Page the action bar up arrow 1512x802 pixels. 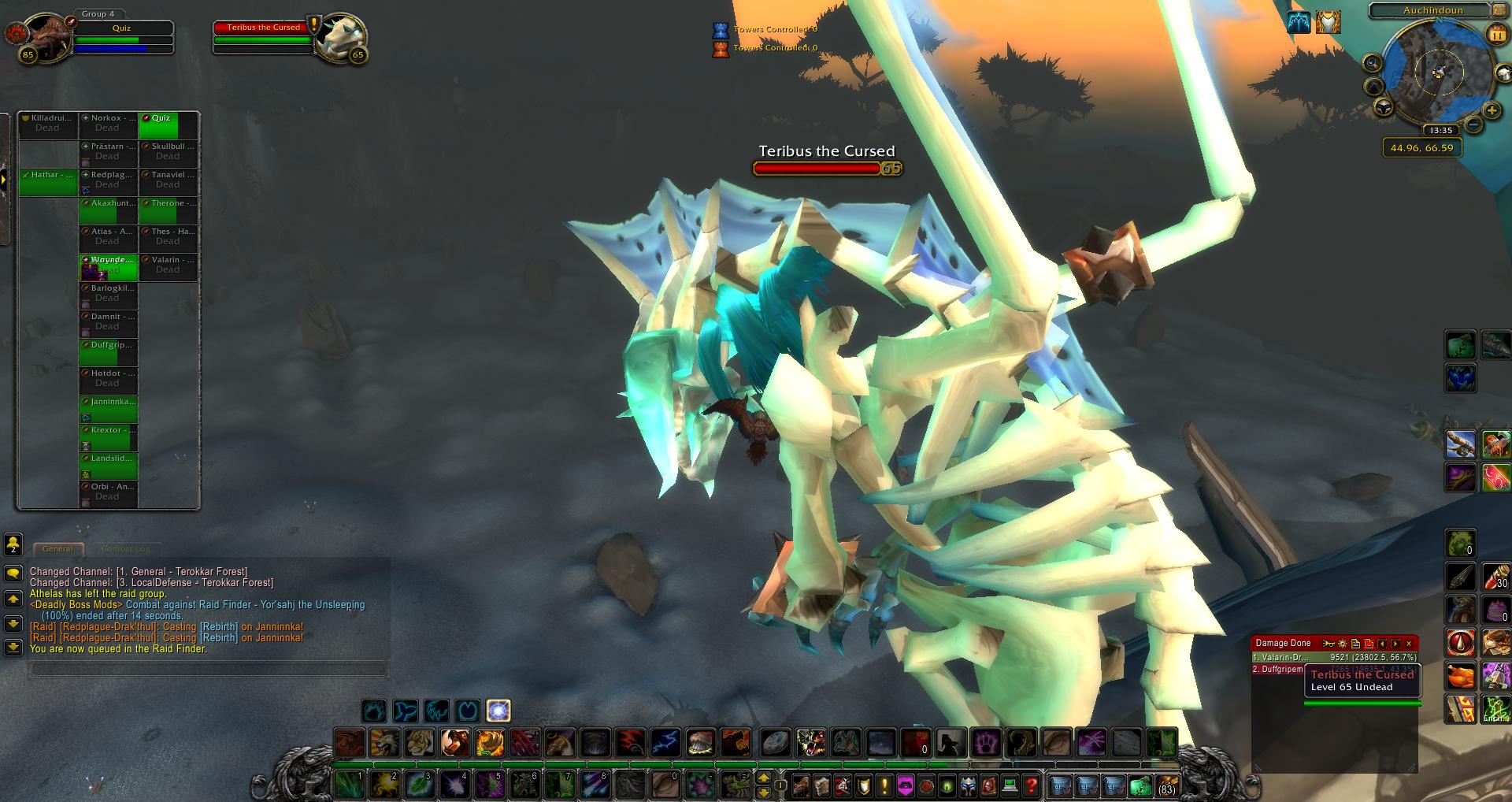tap(763, 778)
